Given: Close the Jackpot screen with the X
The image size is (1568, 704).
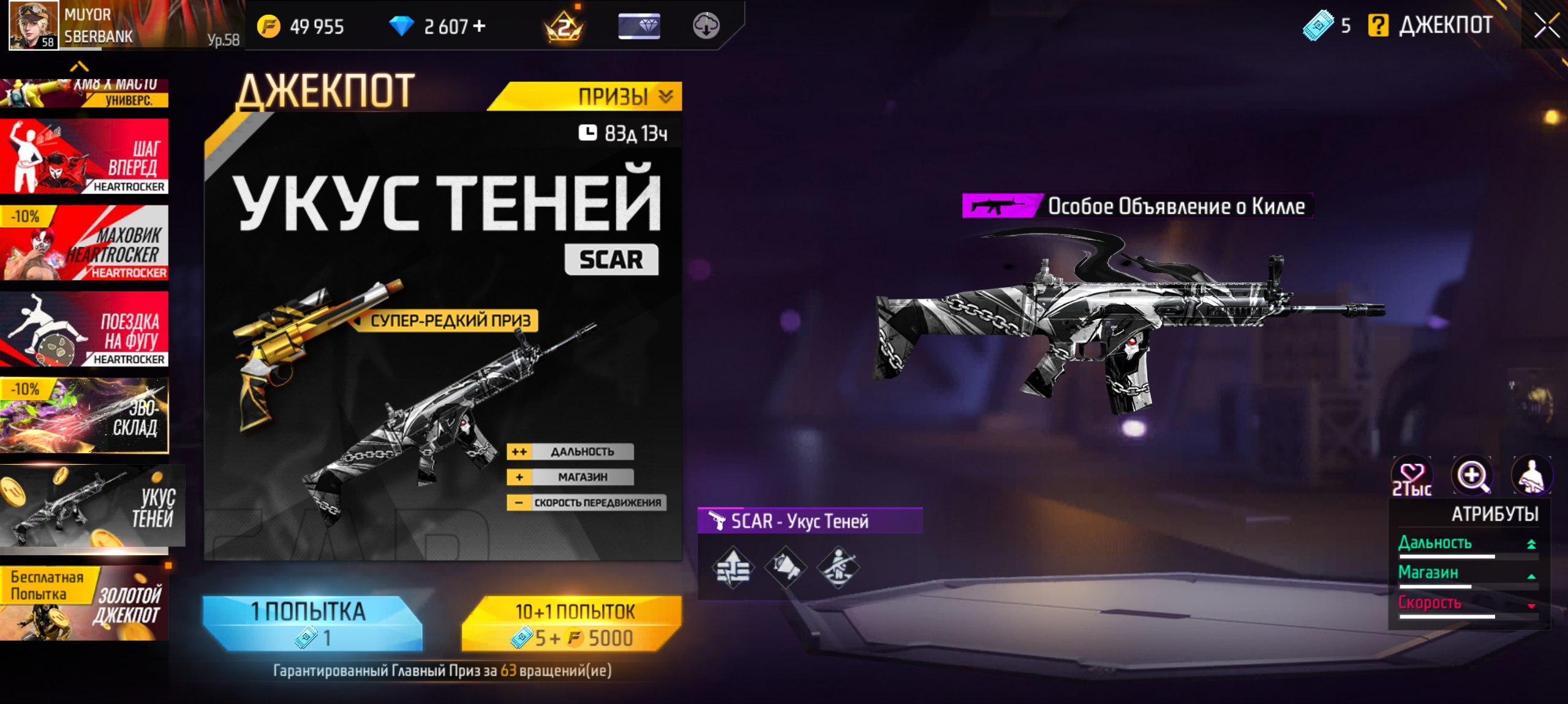Looking at the screenshot, I should 1547,26.
